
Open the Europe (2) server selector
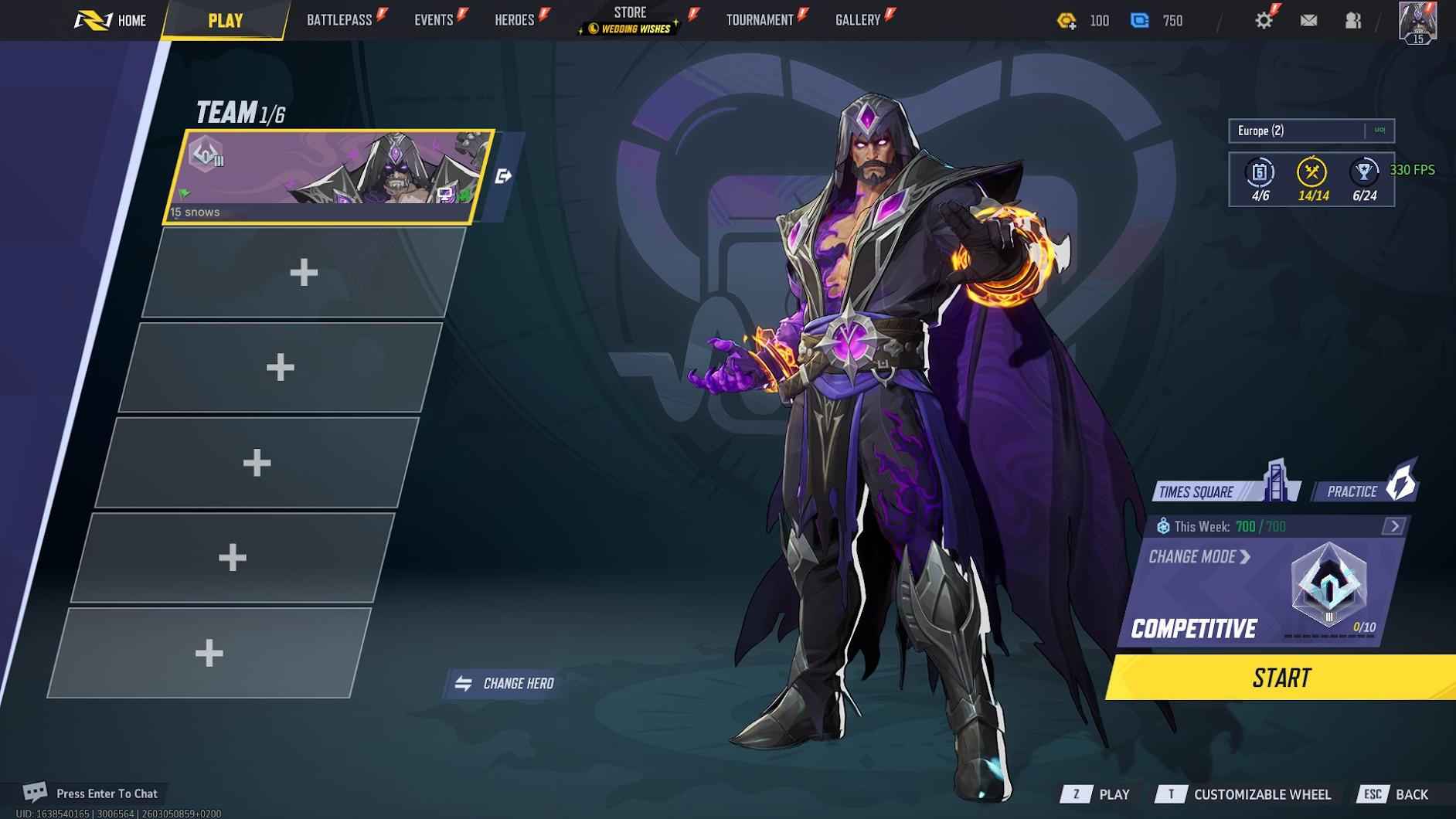click(x=1299, y=131)
